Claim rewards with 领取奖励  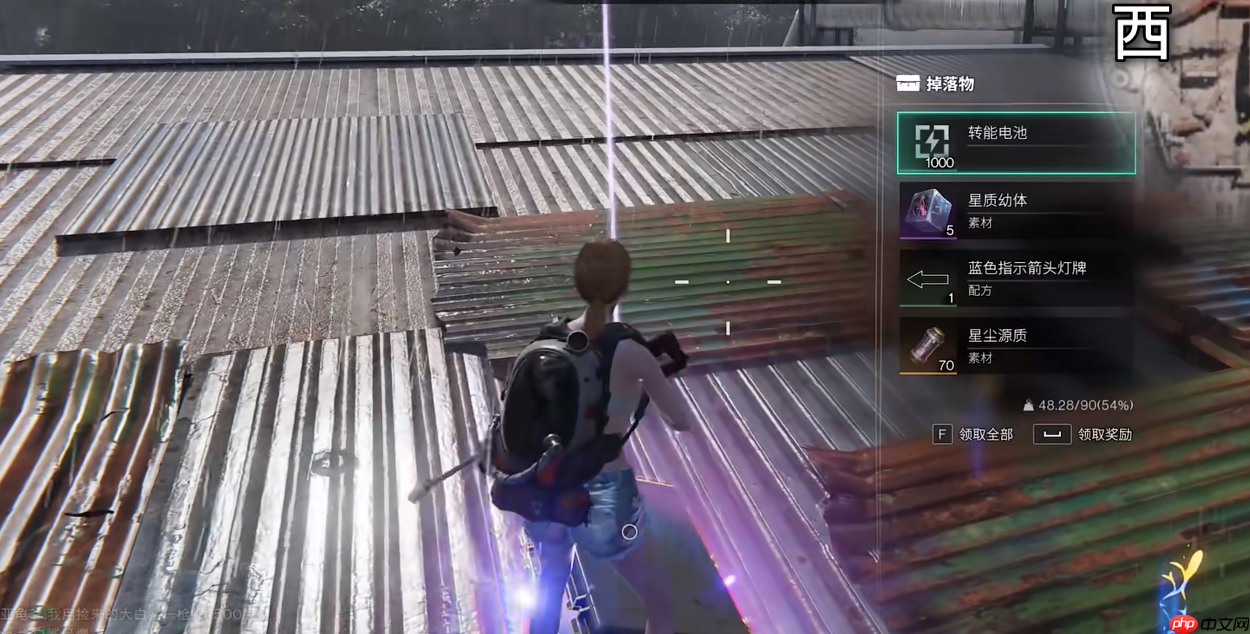coord(1083,434)
